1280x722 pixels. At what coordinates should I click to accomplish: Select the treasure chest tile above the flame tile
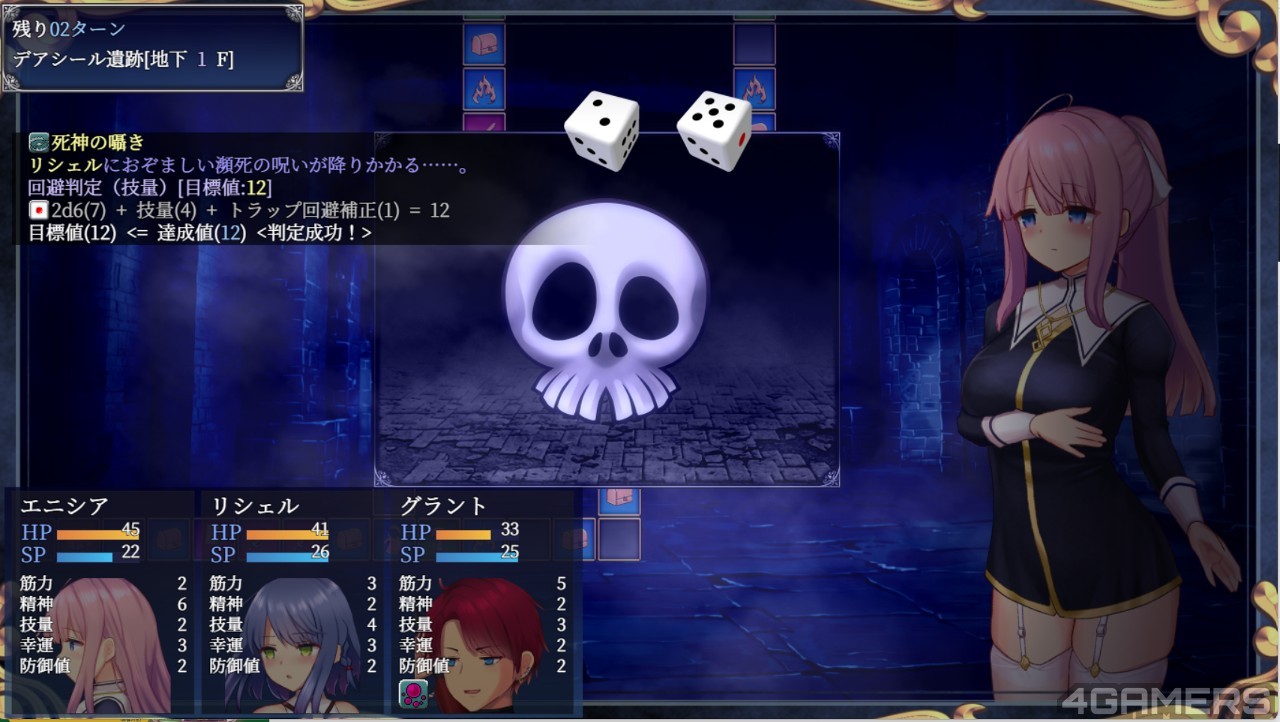[484, 44]
